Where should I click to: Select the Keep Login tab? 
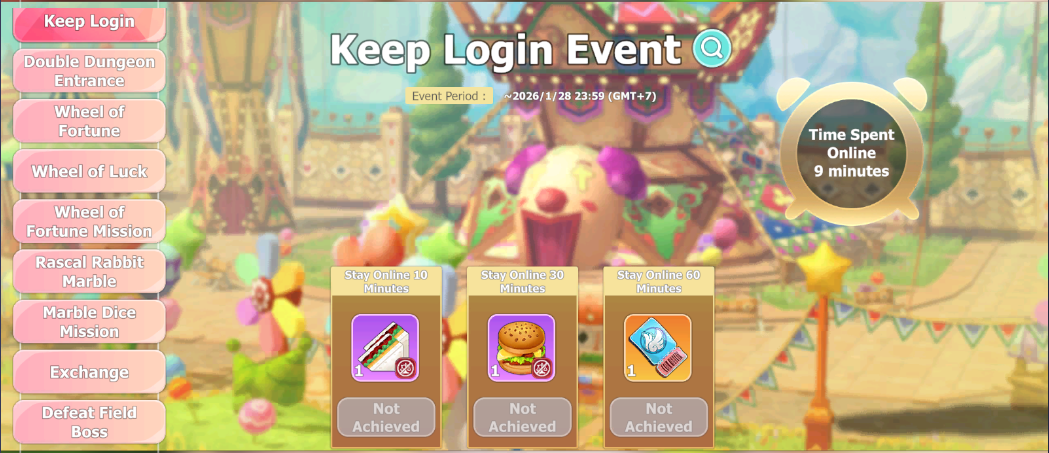pos(89,22)
